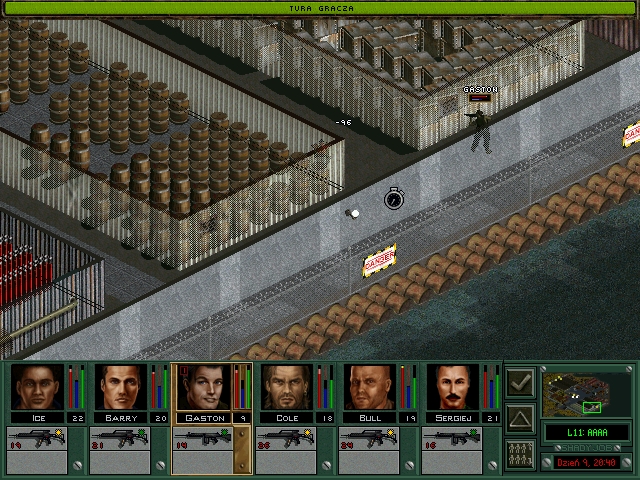Viewport: 640px width, 480px height.
Task: Pick Sergiej's mercenary portrait
Action: [x=452, y=387]
